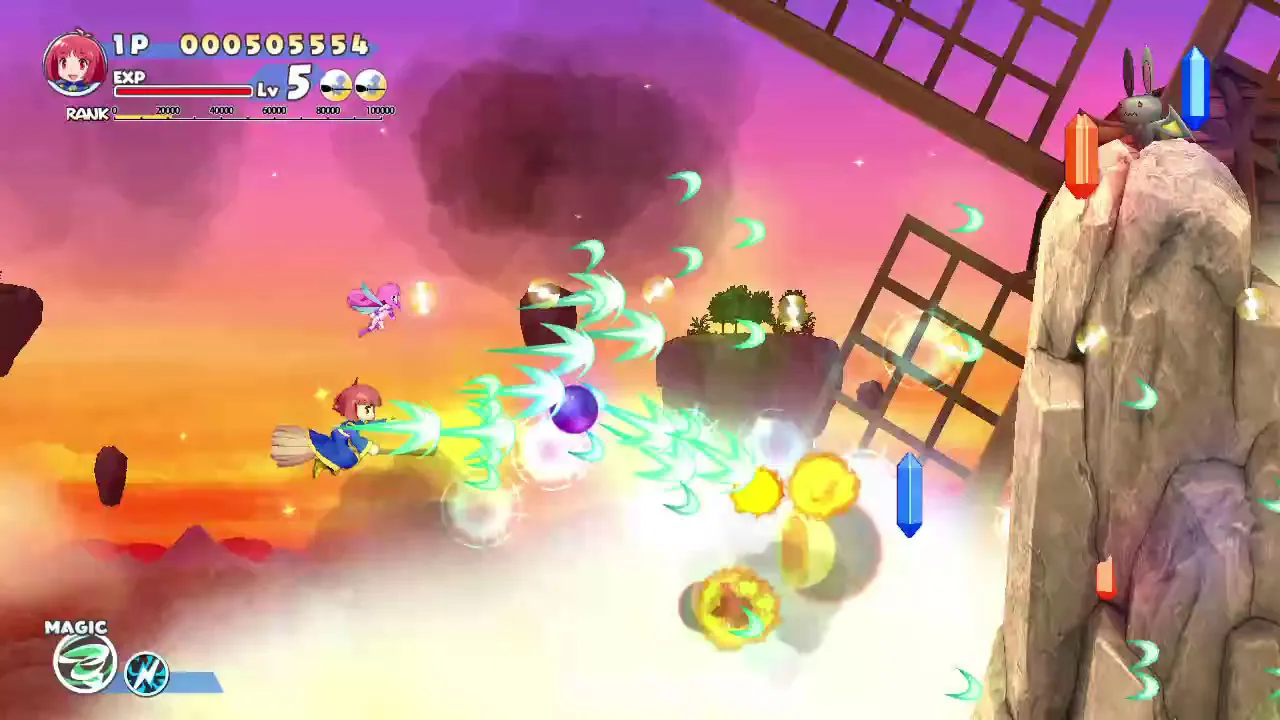Select the blue lightning magic icon

tap(146, 674)
